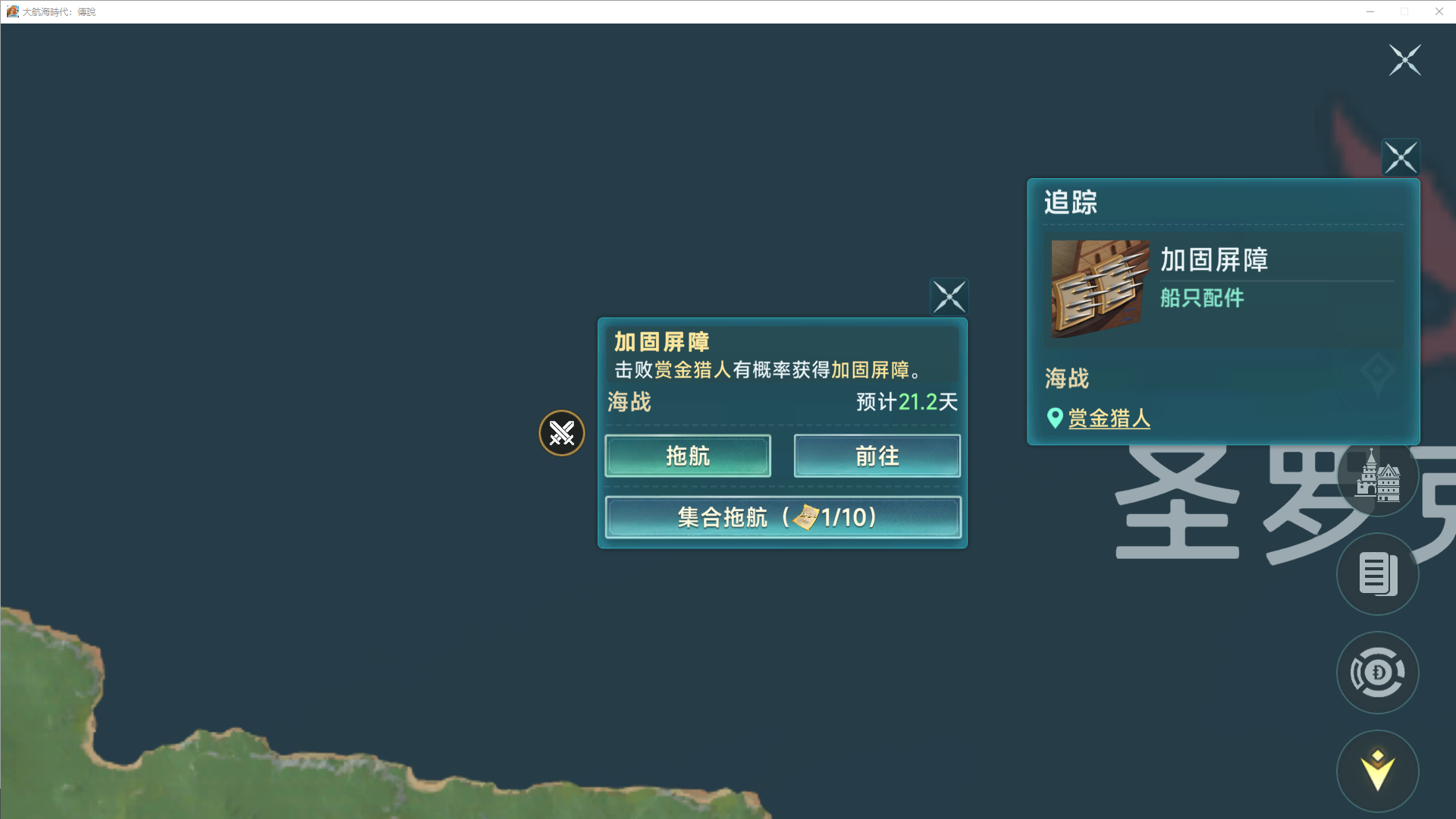Click the crossed swords battle marker on the map
The width and height of the screenshot is (1456, 819).
click(x=561, y=433)
